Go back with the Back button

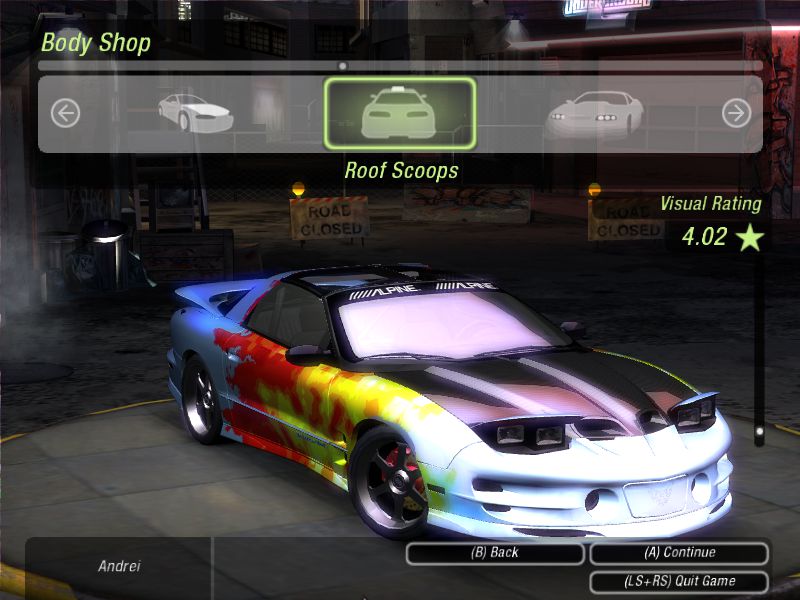[x=494, y=552]
